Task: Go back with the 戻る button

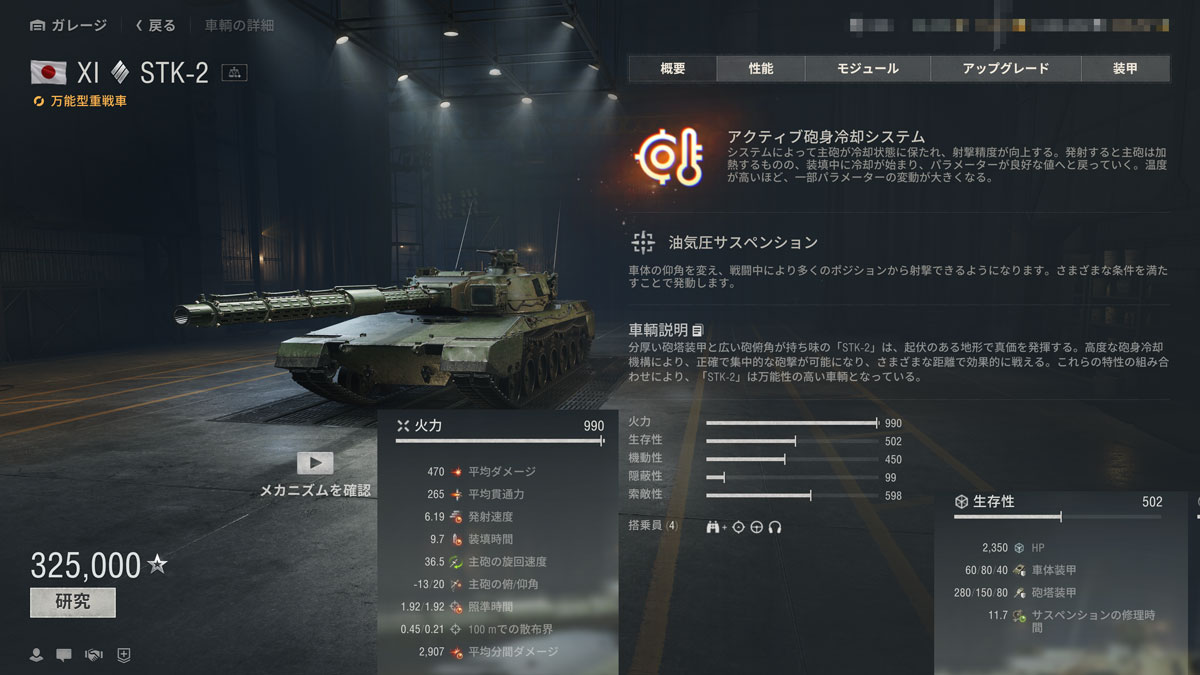Action: click(x=155, y=25)
